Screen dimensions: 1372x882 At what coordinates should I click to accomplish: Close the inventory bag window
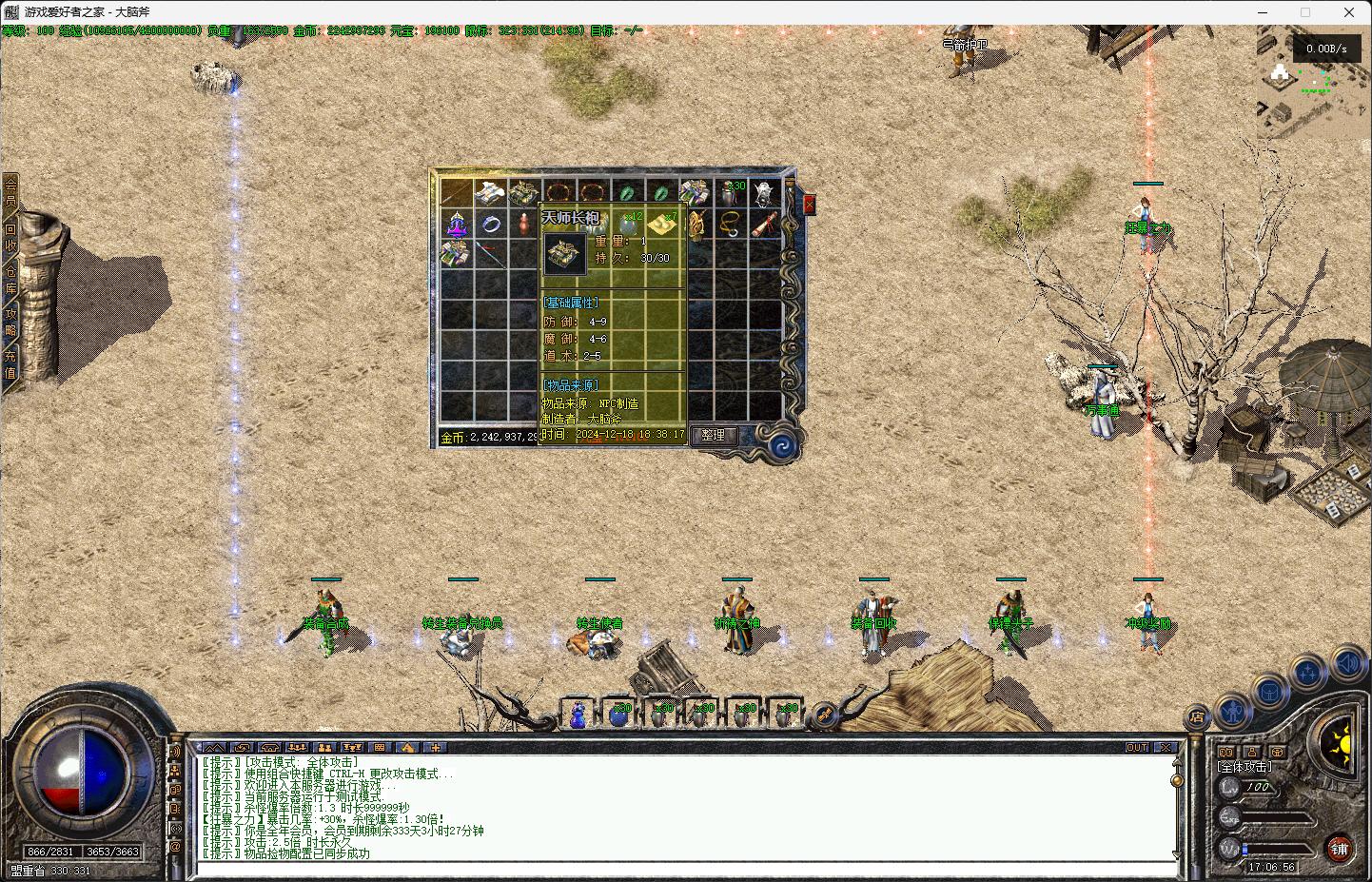tap(810, 205)
